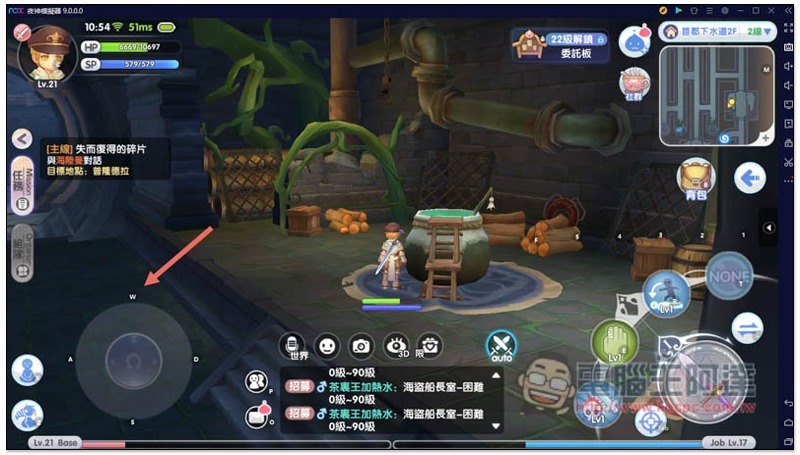Activate the green hand Lv1 skill
The image size is (800, 455).
click(x=614, y=343)
